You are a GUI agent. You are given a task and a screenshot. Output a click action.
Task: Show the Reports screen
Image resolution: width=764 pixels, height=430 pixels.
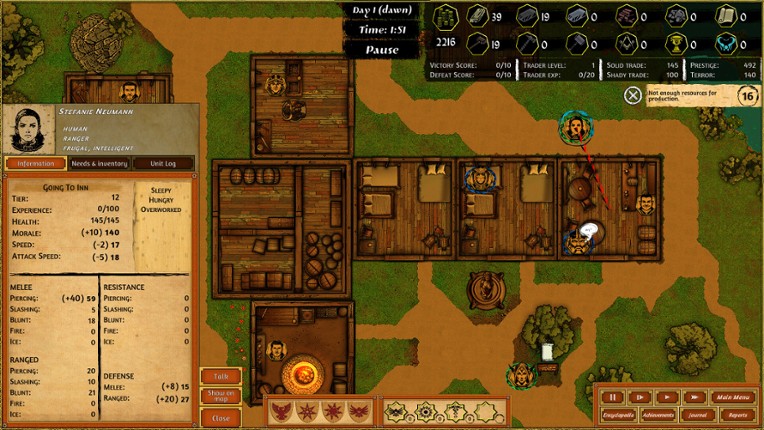click(737, 414)
